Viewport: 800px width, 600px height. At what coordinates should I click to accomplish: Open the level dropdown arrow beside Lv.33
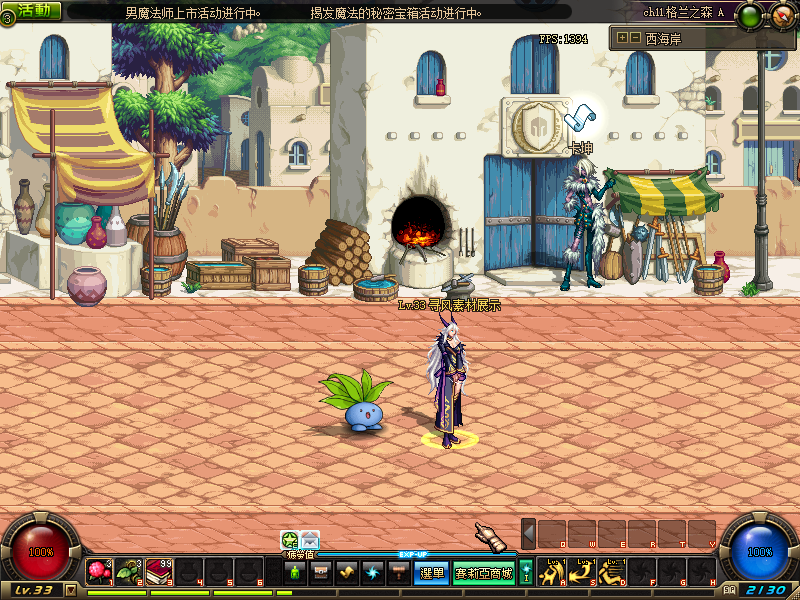tap(70, 590)
